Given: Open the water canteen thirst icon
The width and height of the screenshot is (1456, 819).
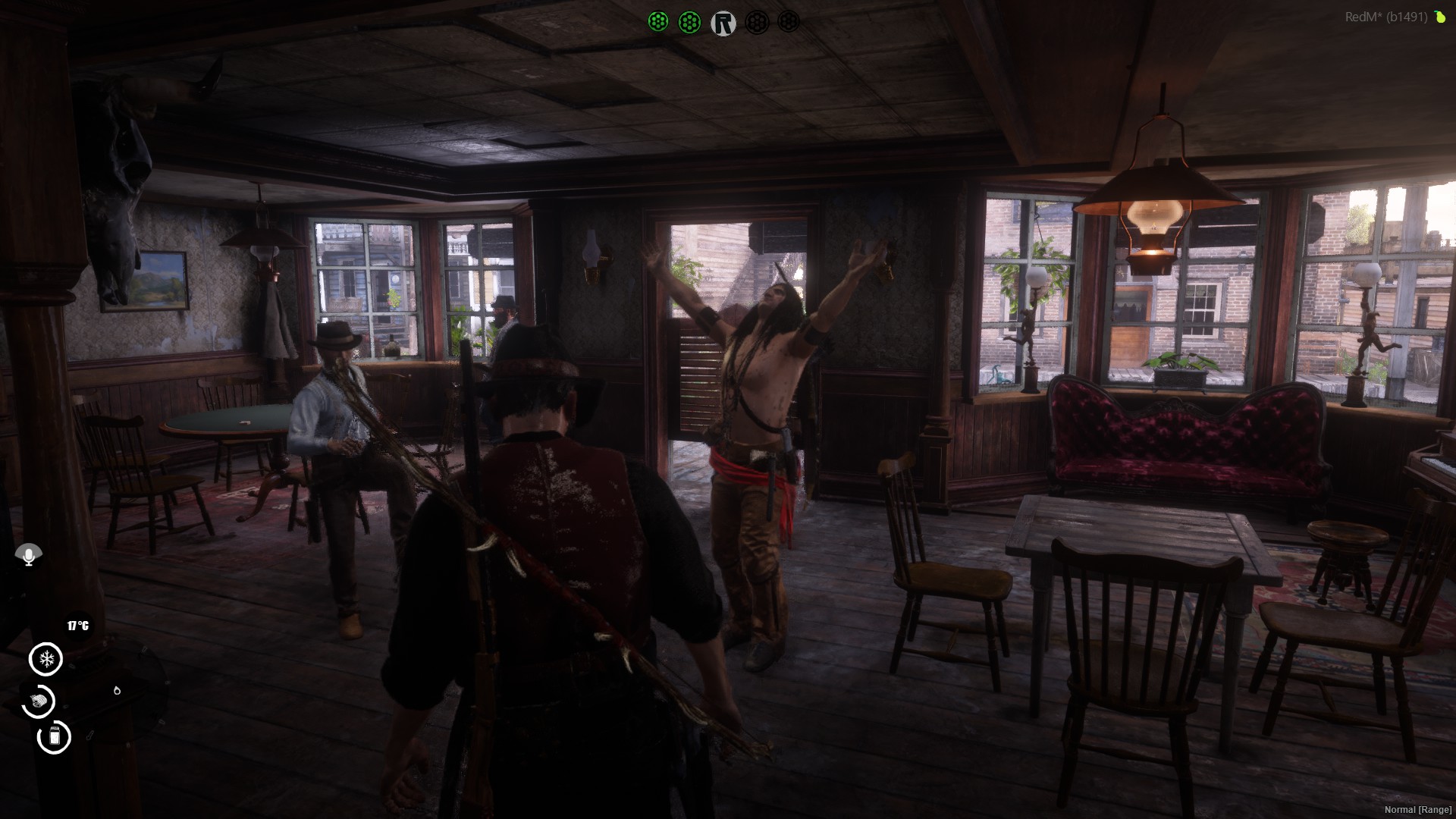Looking at the screenshot, I should point(54,736).
